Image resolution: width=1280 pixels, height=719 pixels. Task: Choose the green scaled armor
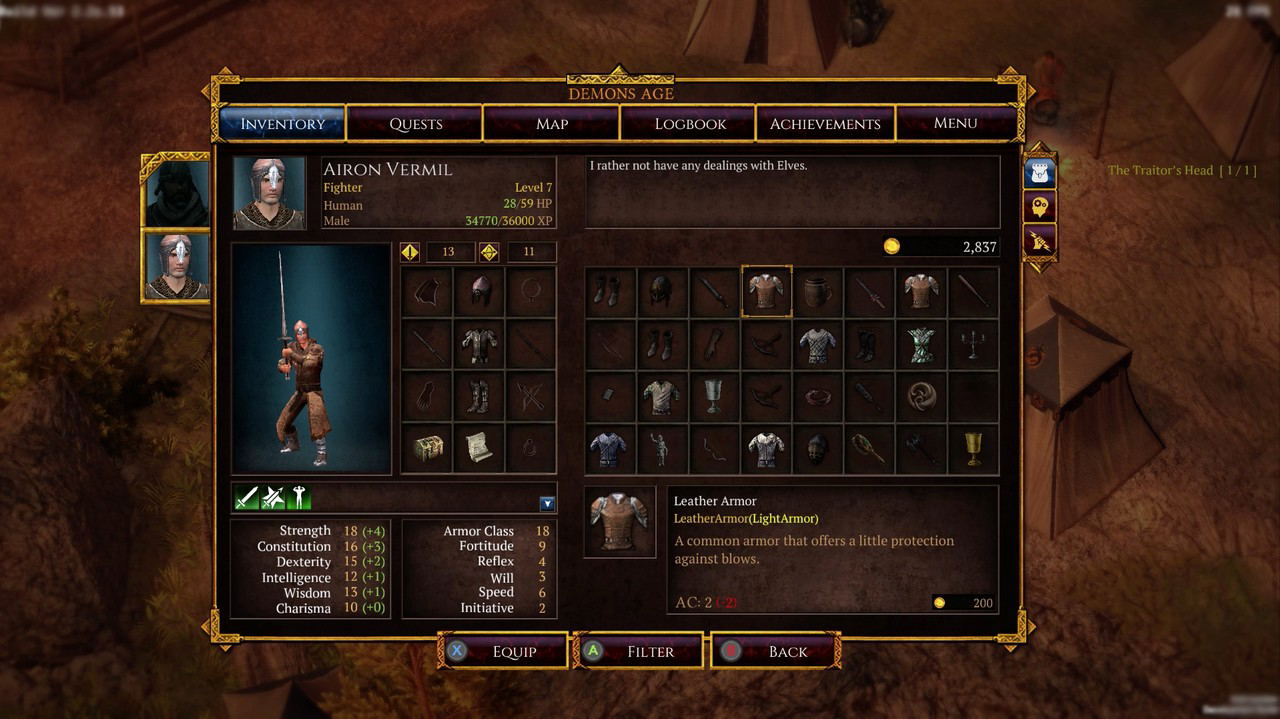point(921,345)
